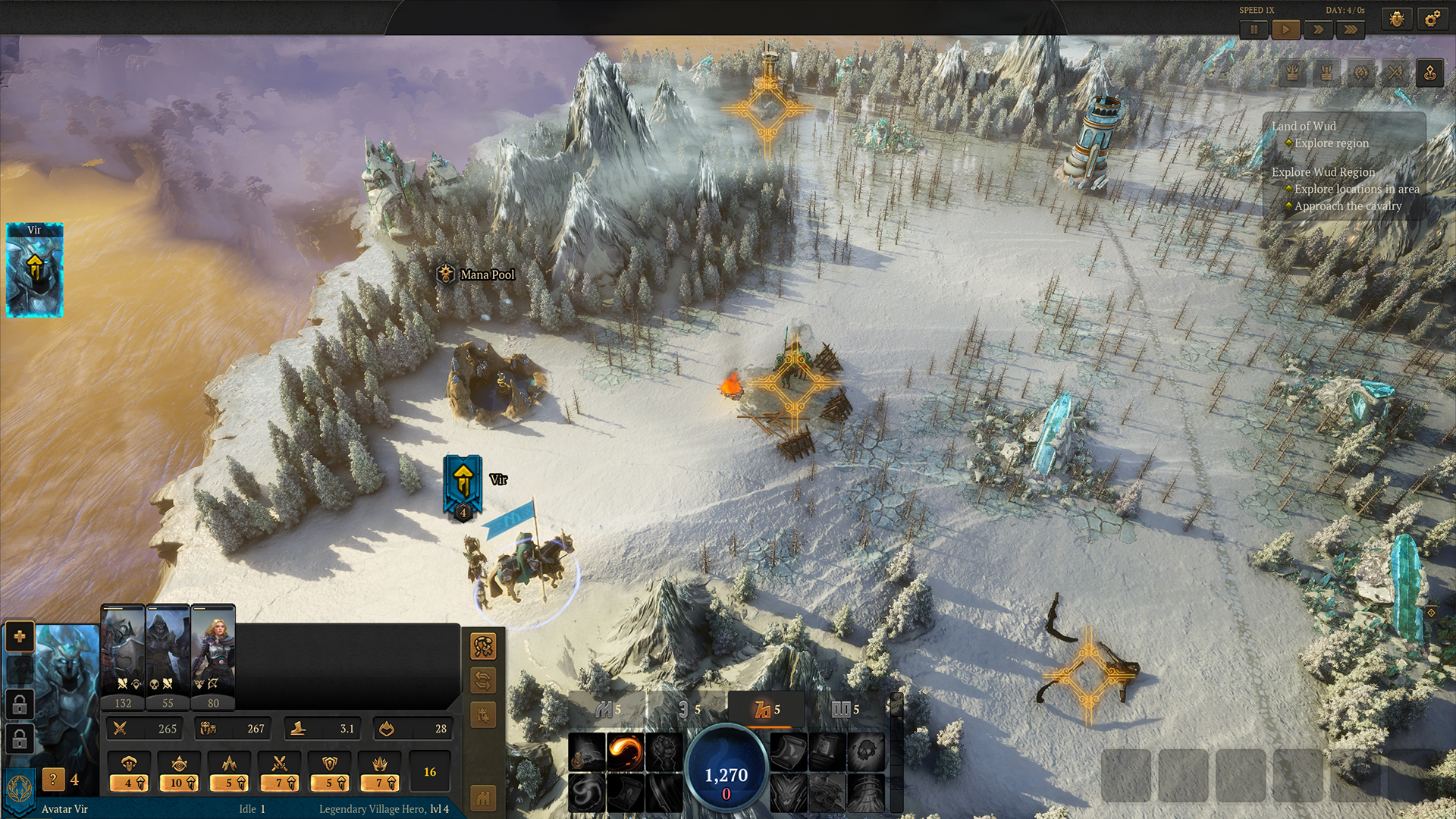Select the hooded skull-faced unit card
The image size is (1456, 819).
pyautogui.click(x=168, y=652)
